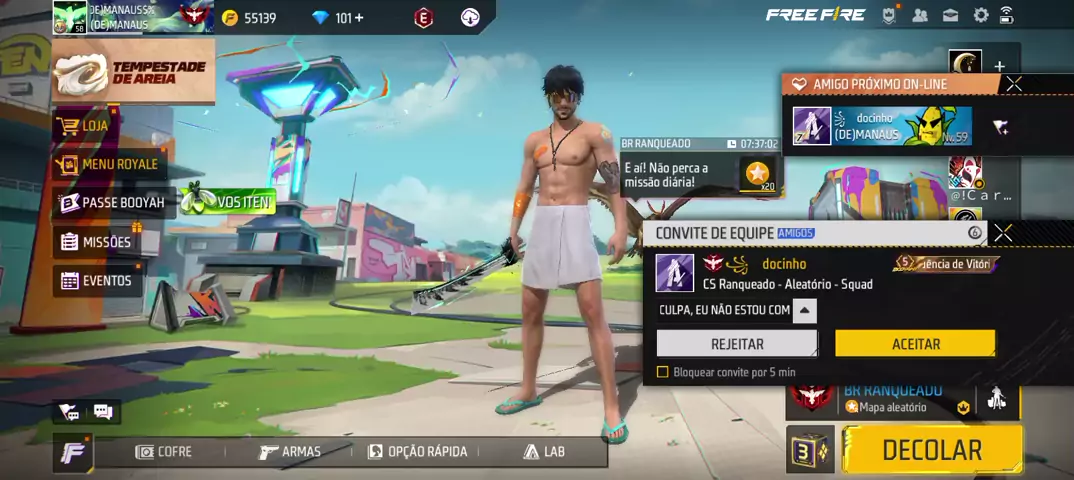This screenshot has width=1074, height=480.
Task: Click the Tempestade de Areia event banner
Action: (x=133, y=72)
